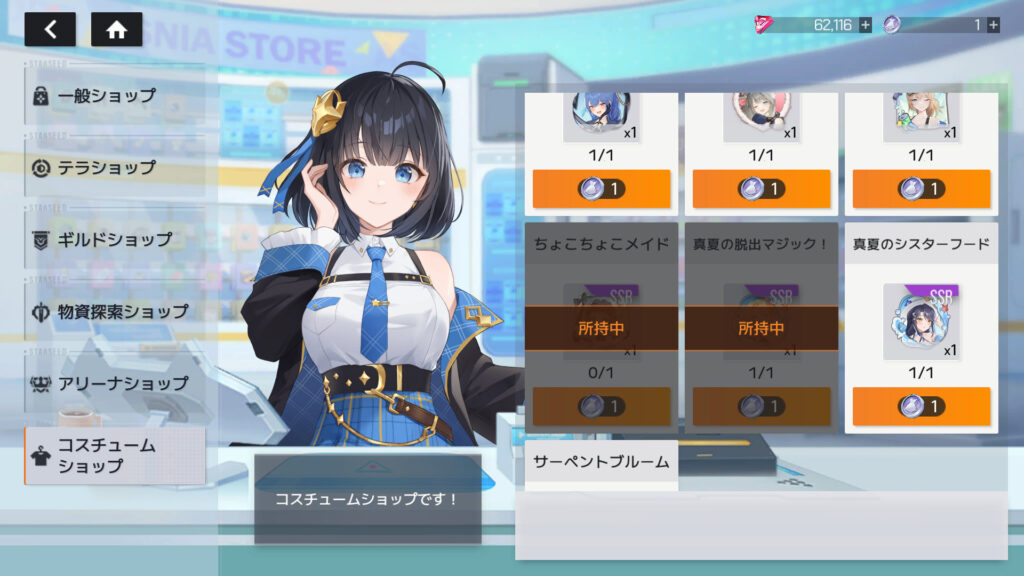Open the 一般ショップ tab
This screenshot has height=576, width=1024.
point(115,96)
